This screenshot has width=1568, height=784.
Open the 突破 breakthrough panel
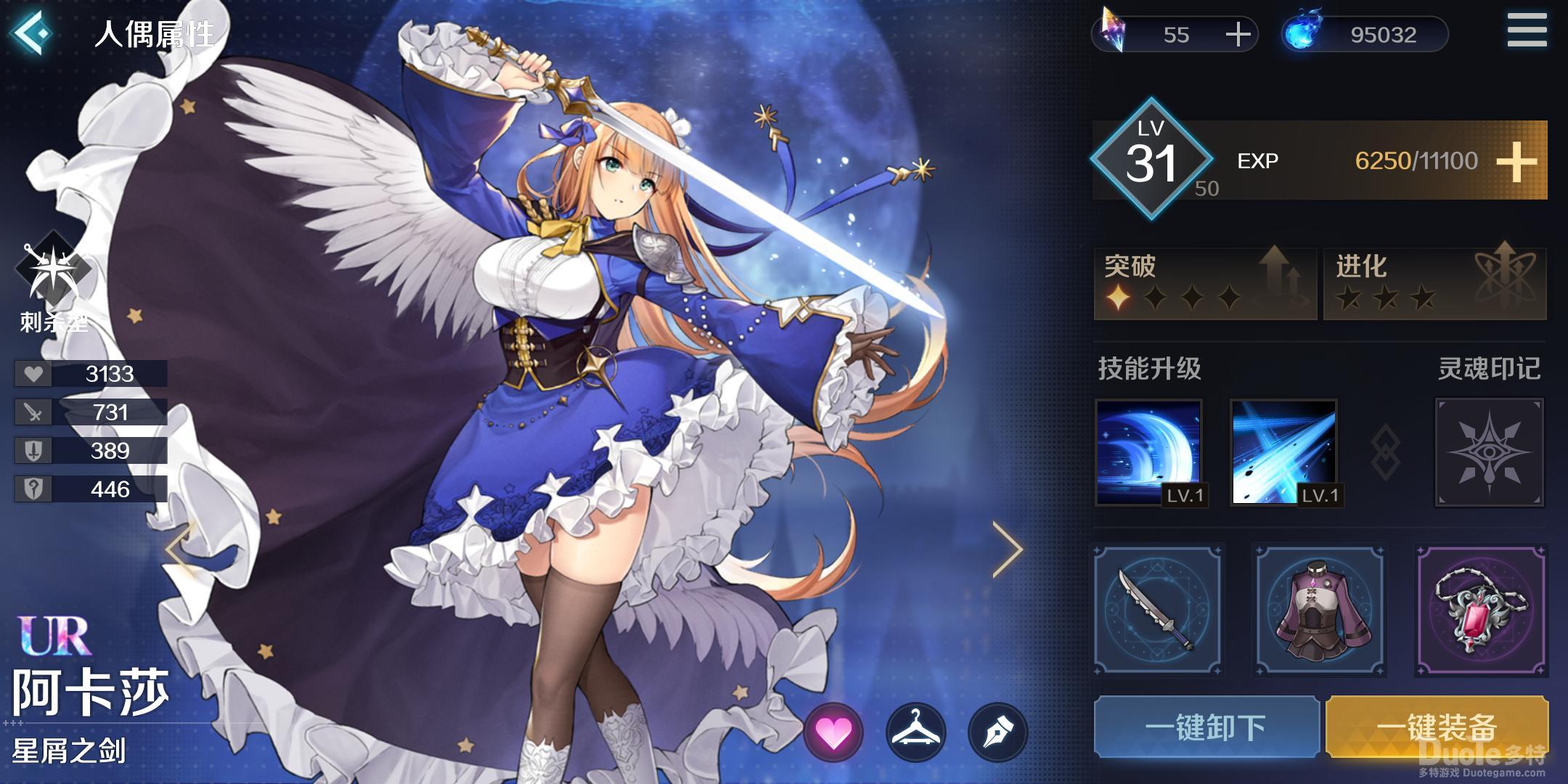1205,283
